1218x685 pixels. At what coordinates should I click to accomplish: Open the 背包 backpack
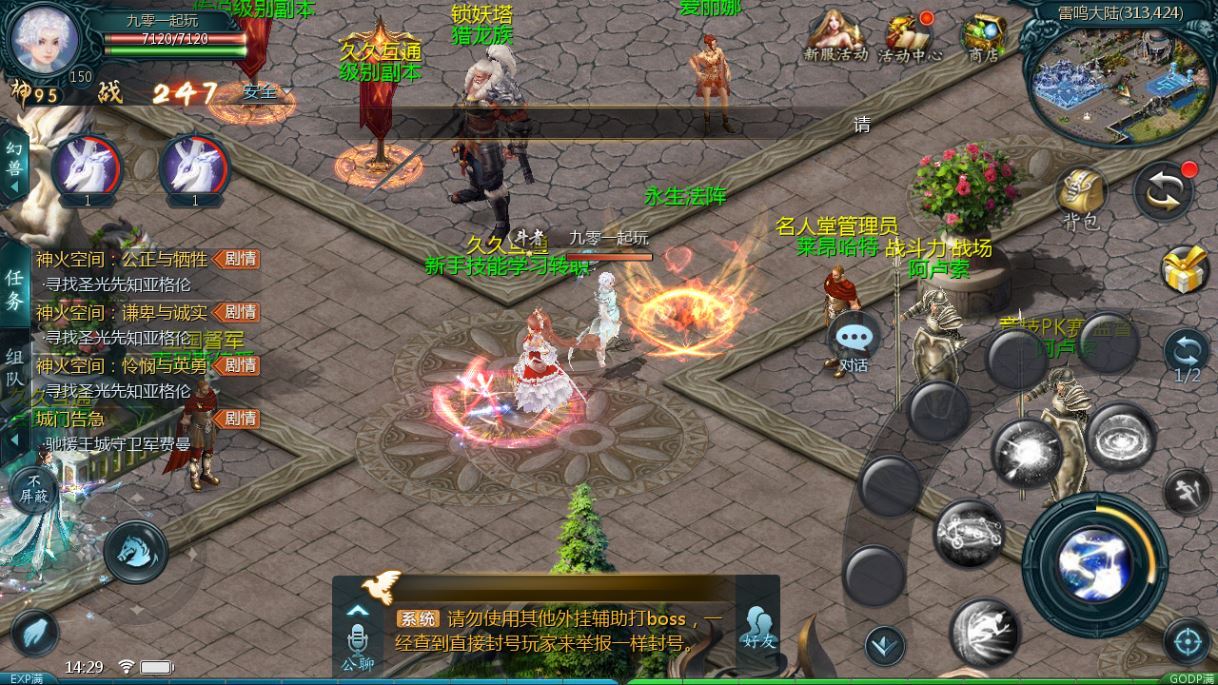point(1080,195)
